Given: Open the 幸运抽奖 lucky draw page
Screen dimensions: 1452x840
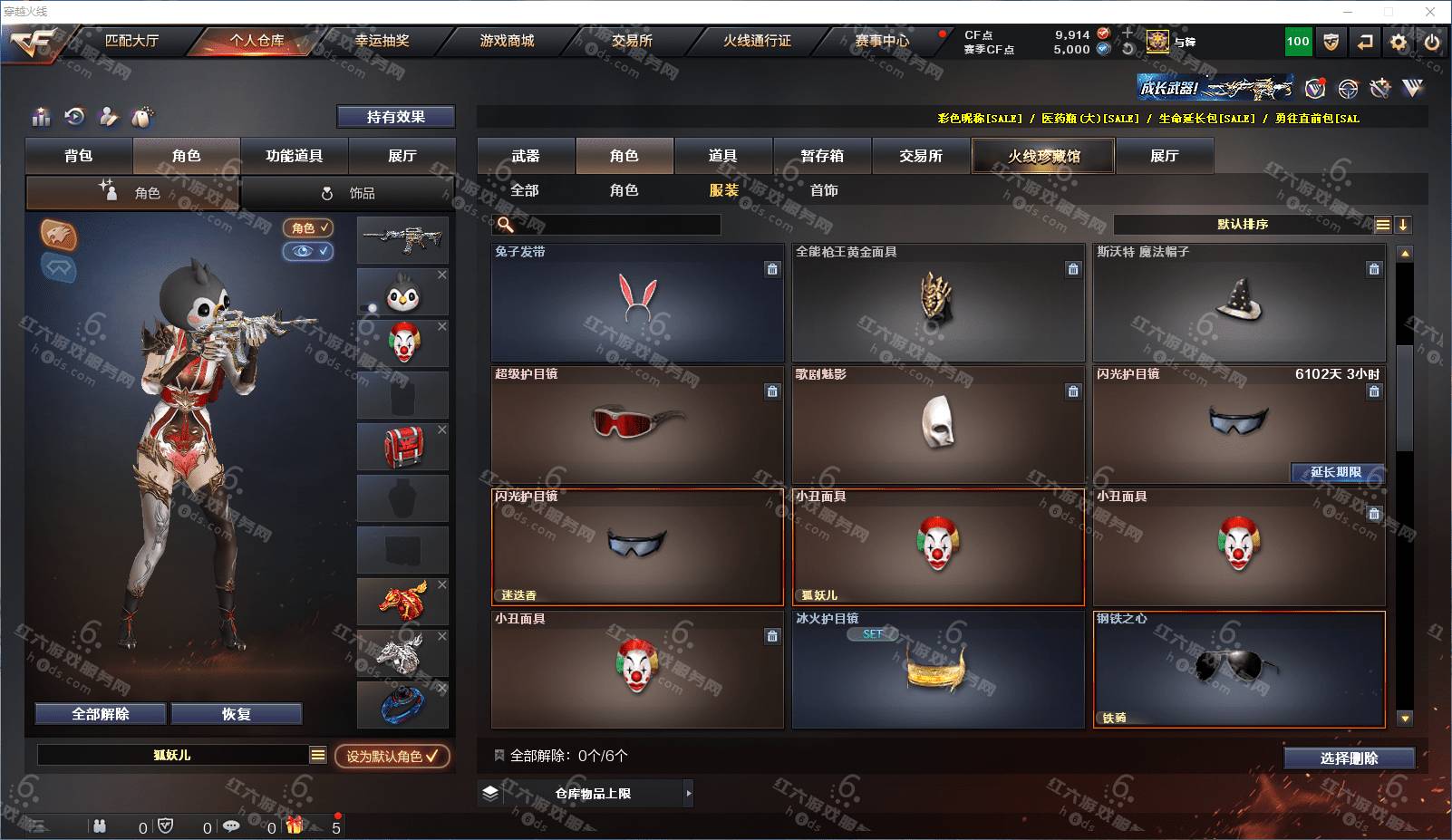Looking at the screenshot, I should 382,41.
